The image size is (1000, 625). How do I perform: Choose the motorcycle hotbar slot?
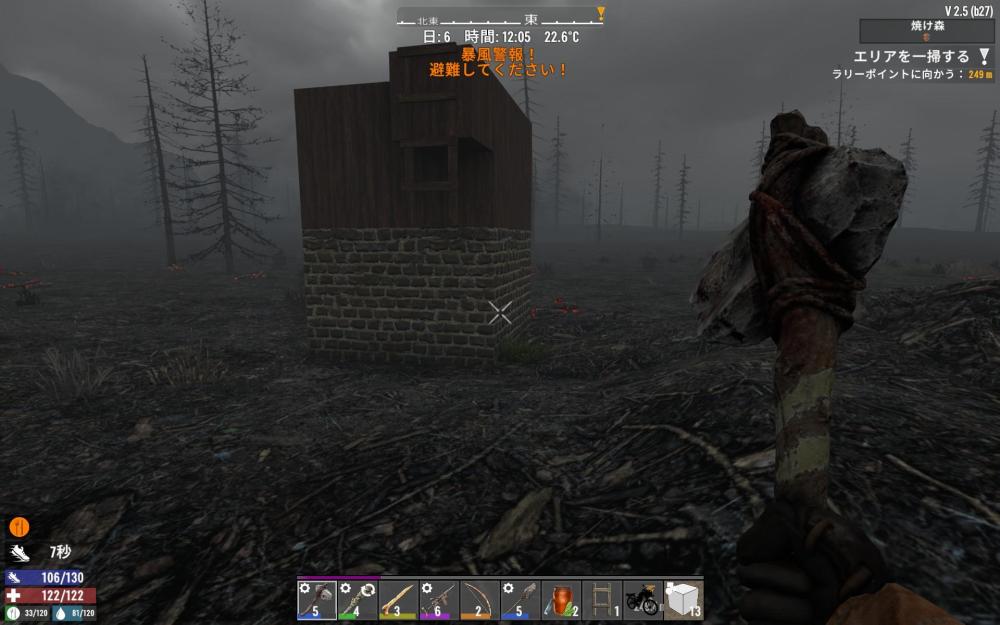[x=643, y=600]
